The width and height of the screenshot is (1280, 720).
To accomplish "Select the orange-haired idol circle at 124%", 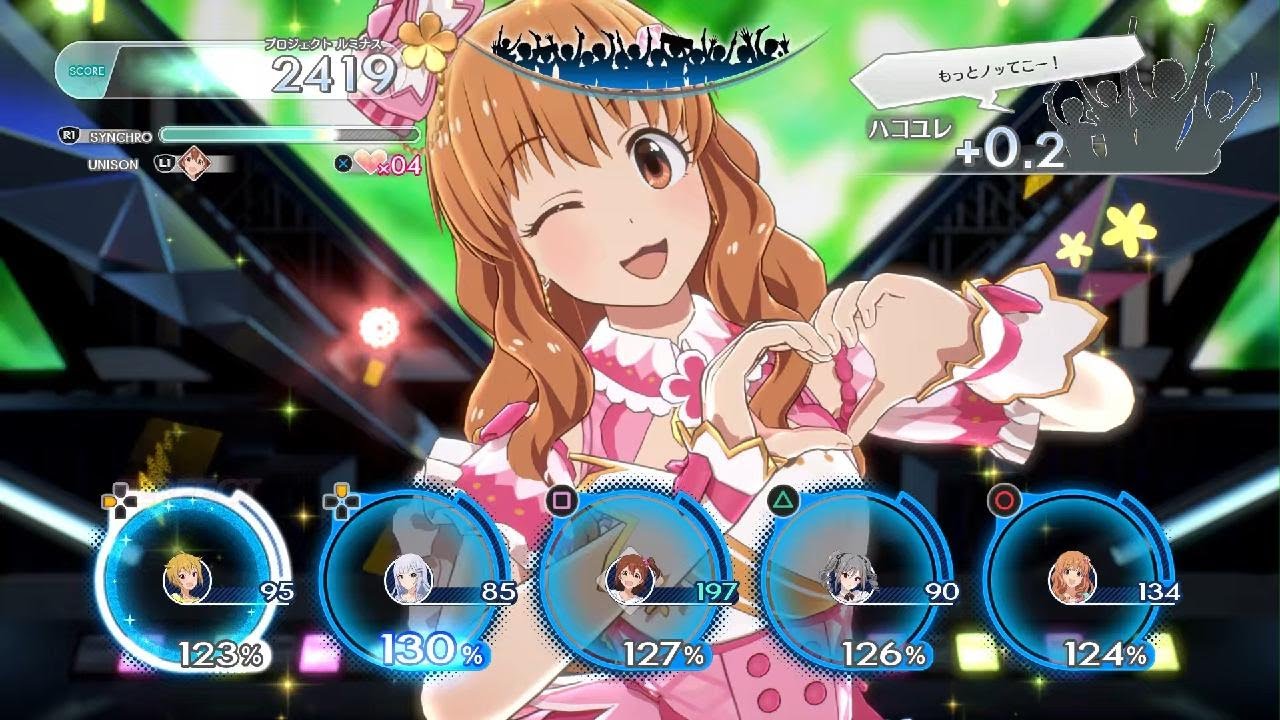I will pos(1072,580).
